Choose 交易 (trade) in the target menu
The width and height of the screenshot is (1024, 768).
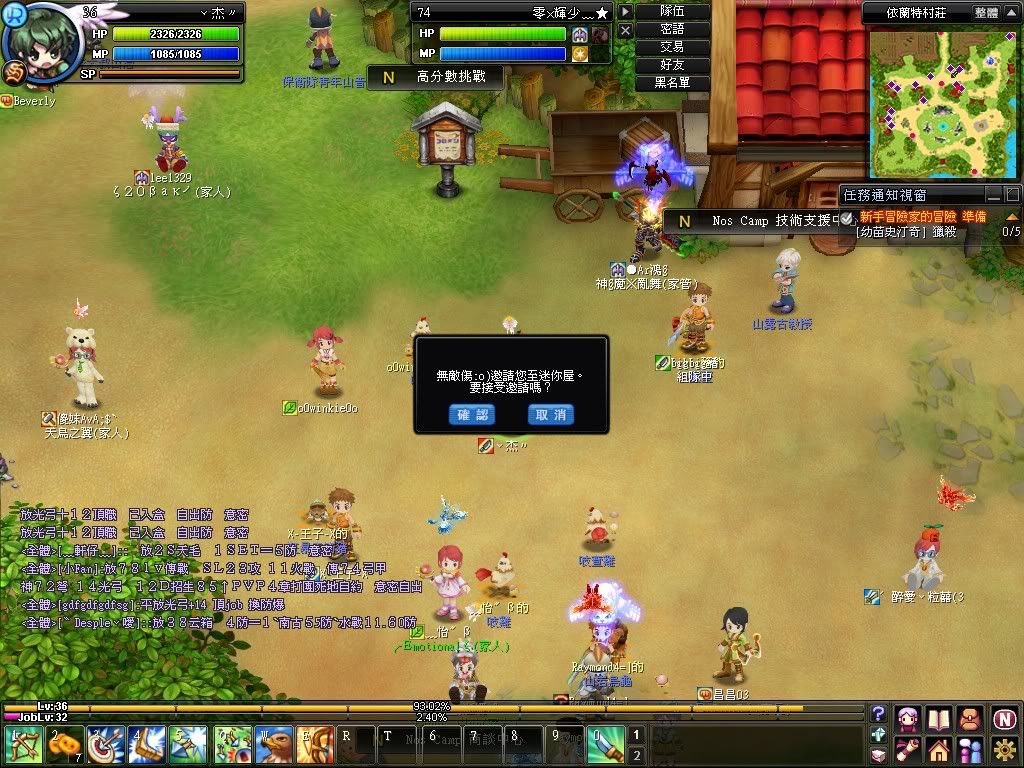[x=672, y=47]
